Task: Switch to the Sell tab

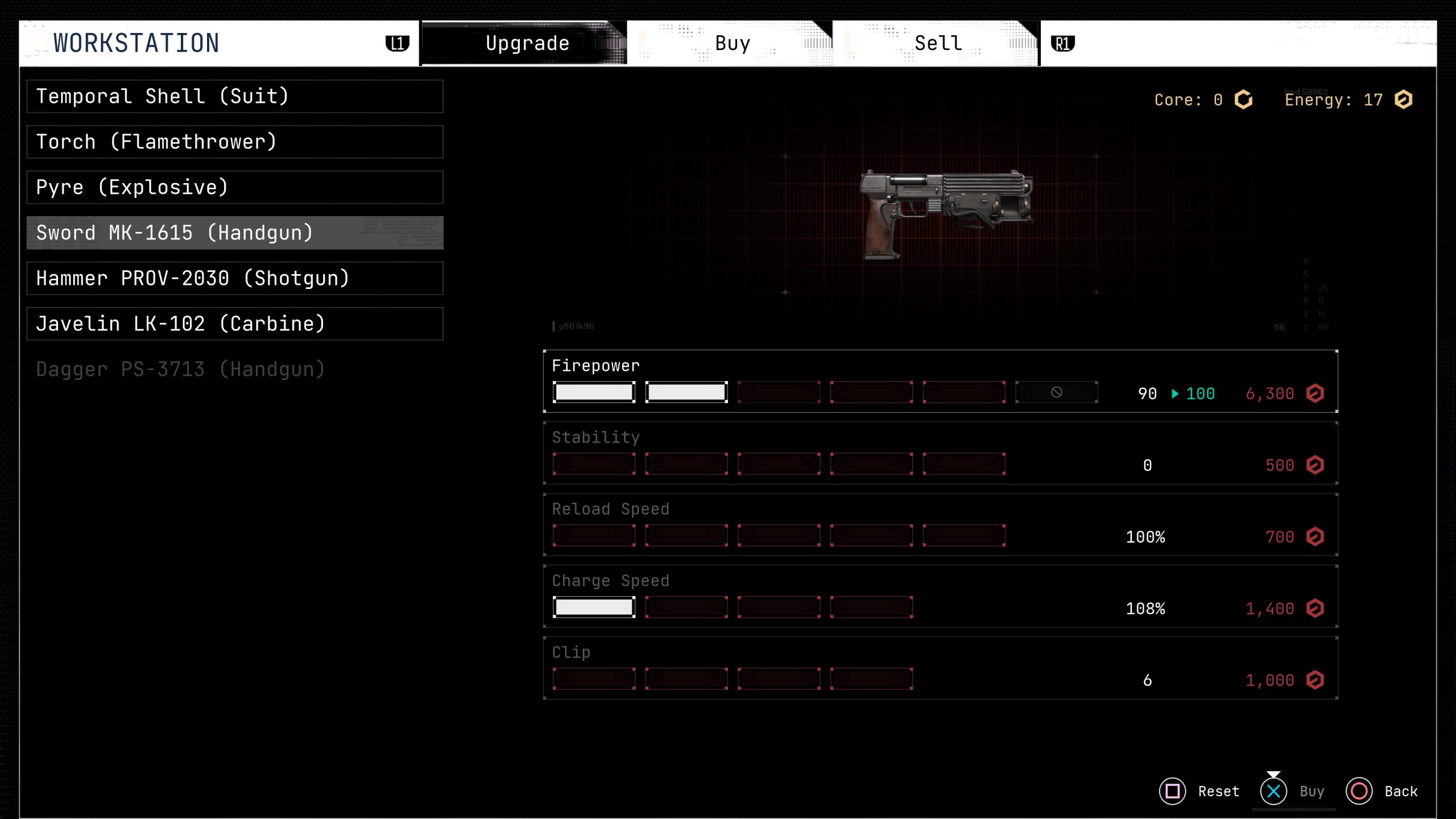Action: tap(937, 43)
